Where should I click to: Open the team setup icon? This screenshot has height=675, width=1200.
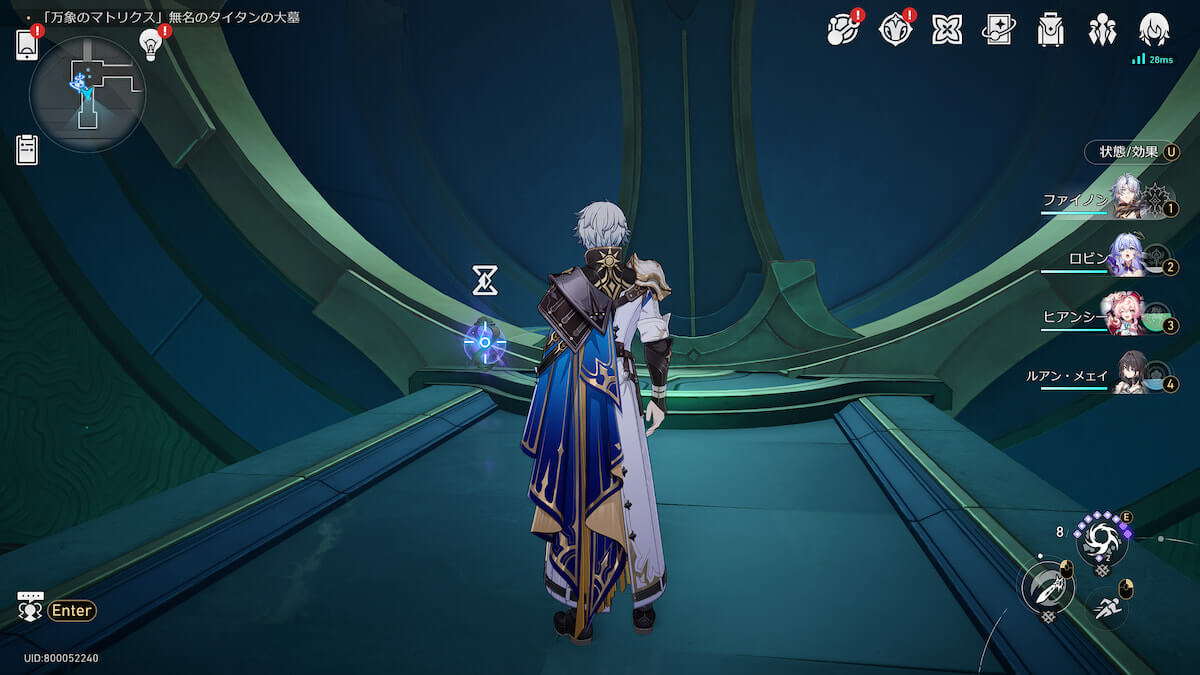(1102, 30)
